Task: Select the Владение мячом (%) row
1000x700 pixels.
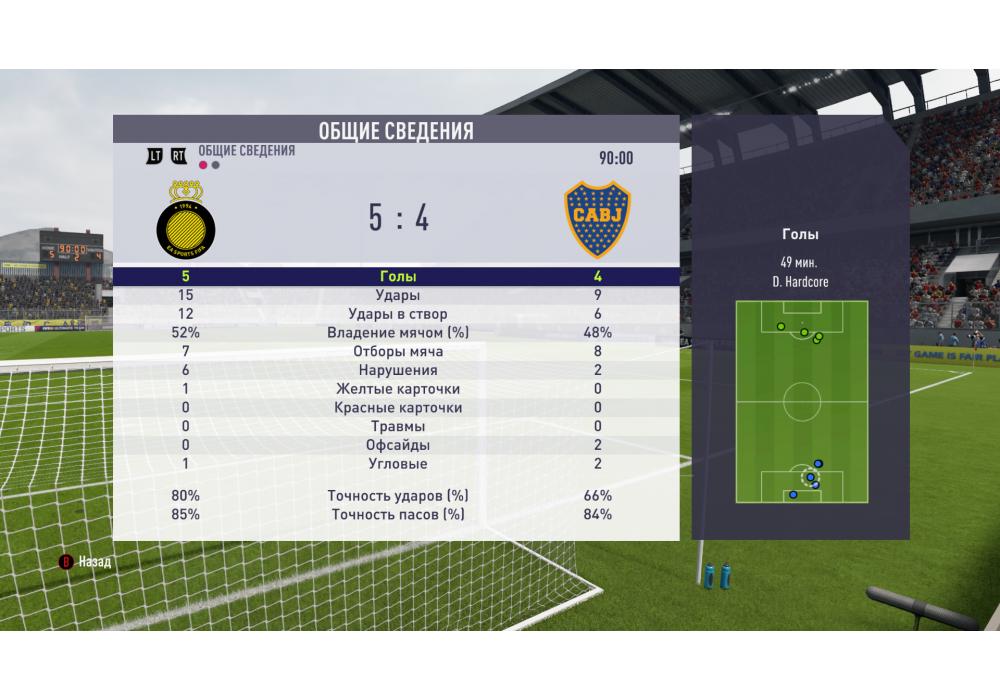Action: click(396, 333)
